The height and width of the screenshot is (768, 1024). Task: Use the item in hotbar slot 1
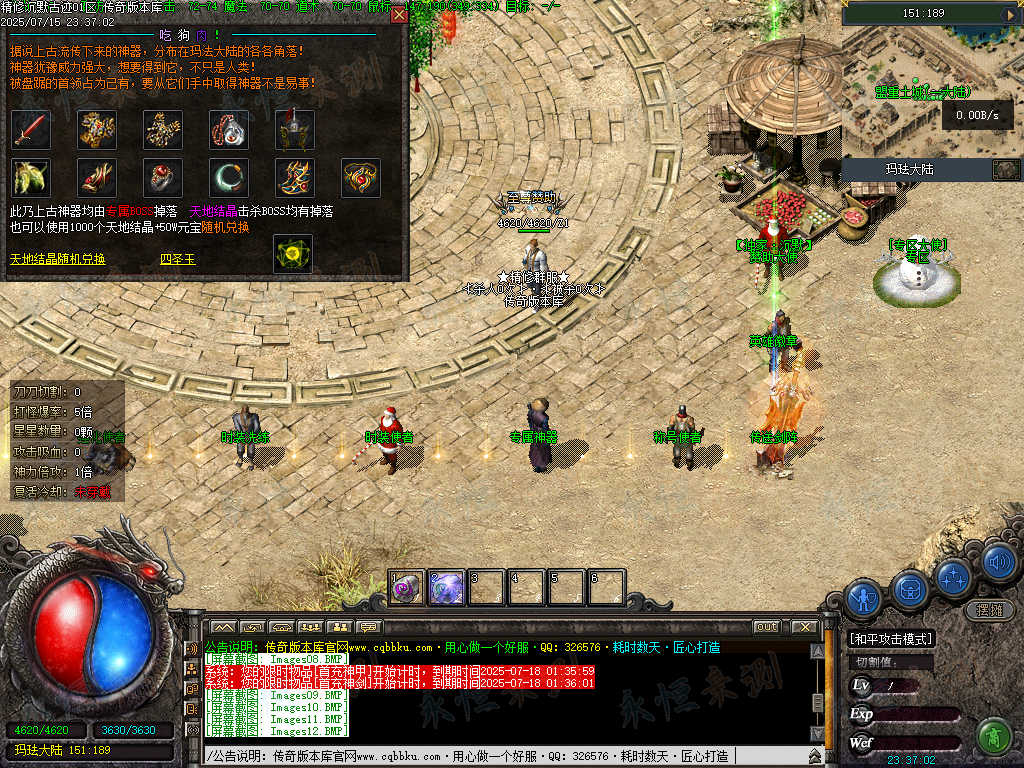407,588
